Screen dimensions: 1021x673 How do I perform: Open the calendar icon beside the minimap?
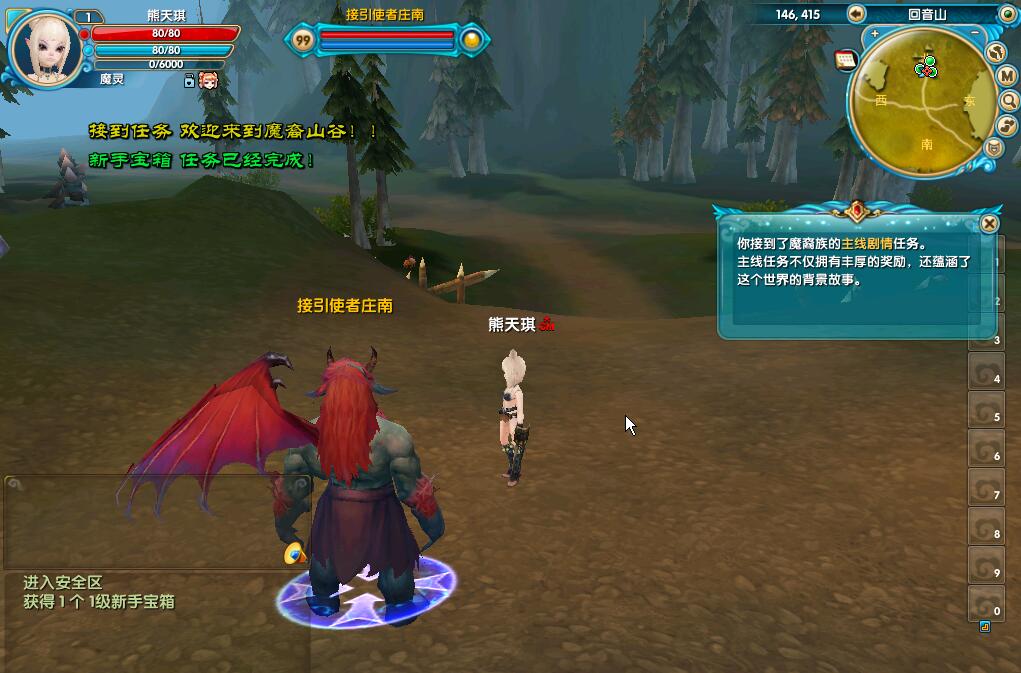tap(846, 60)
